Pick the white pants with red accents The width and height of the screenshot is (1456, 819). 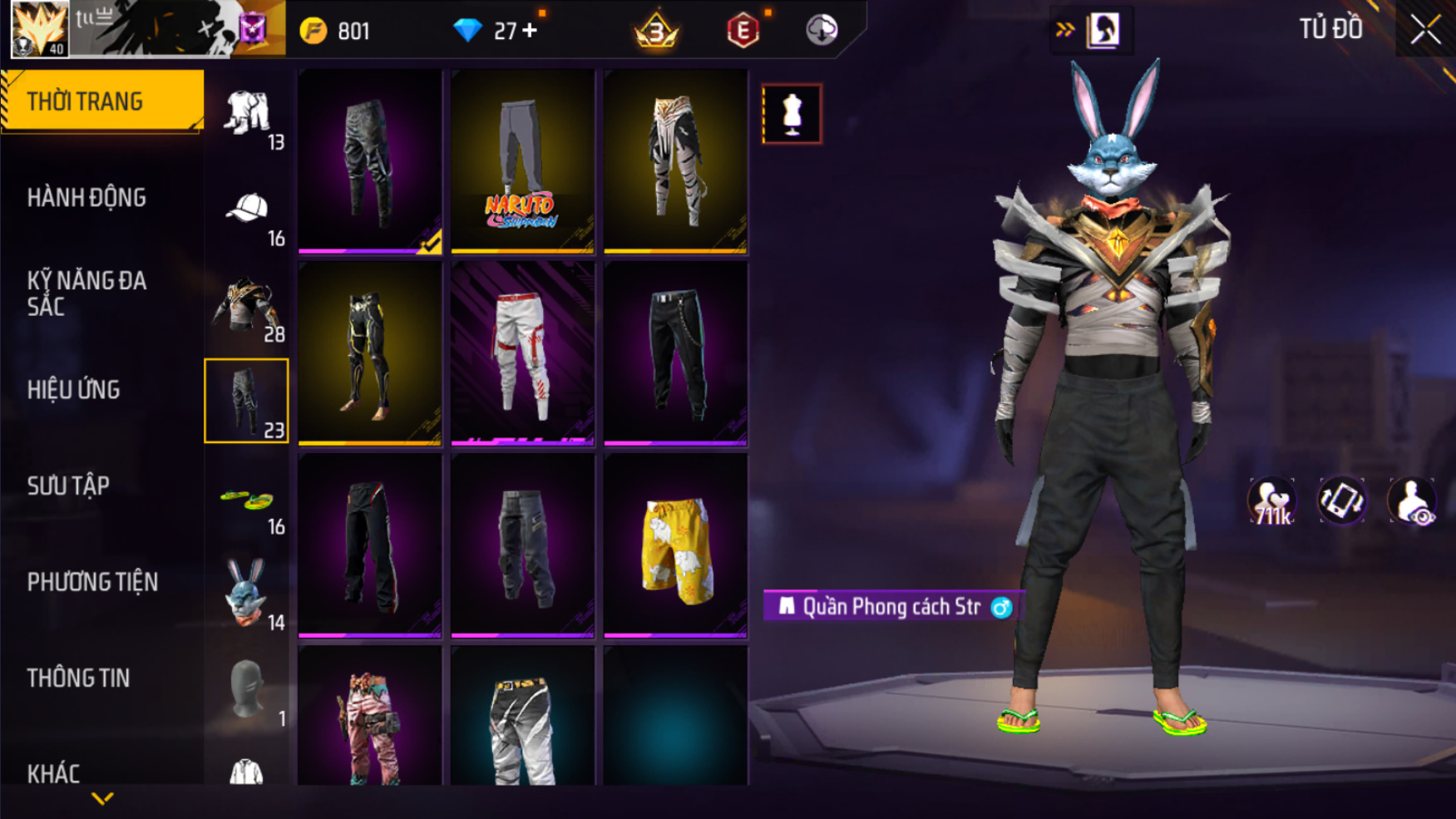point(522,353)
